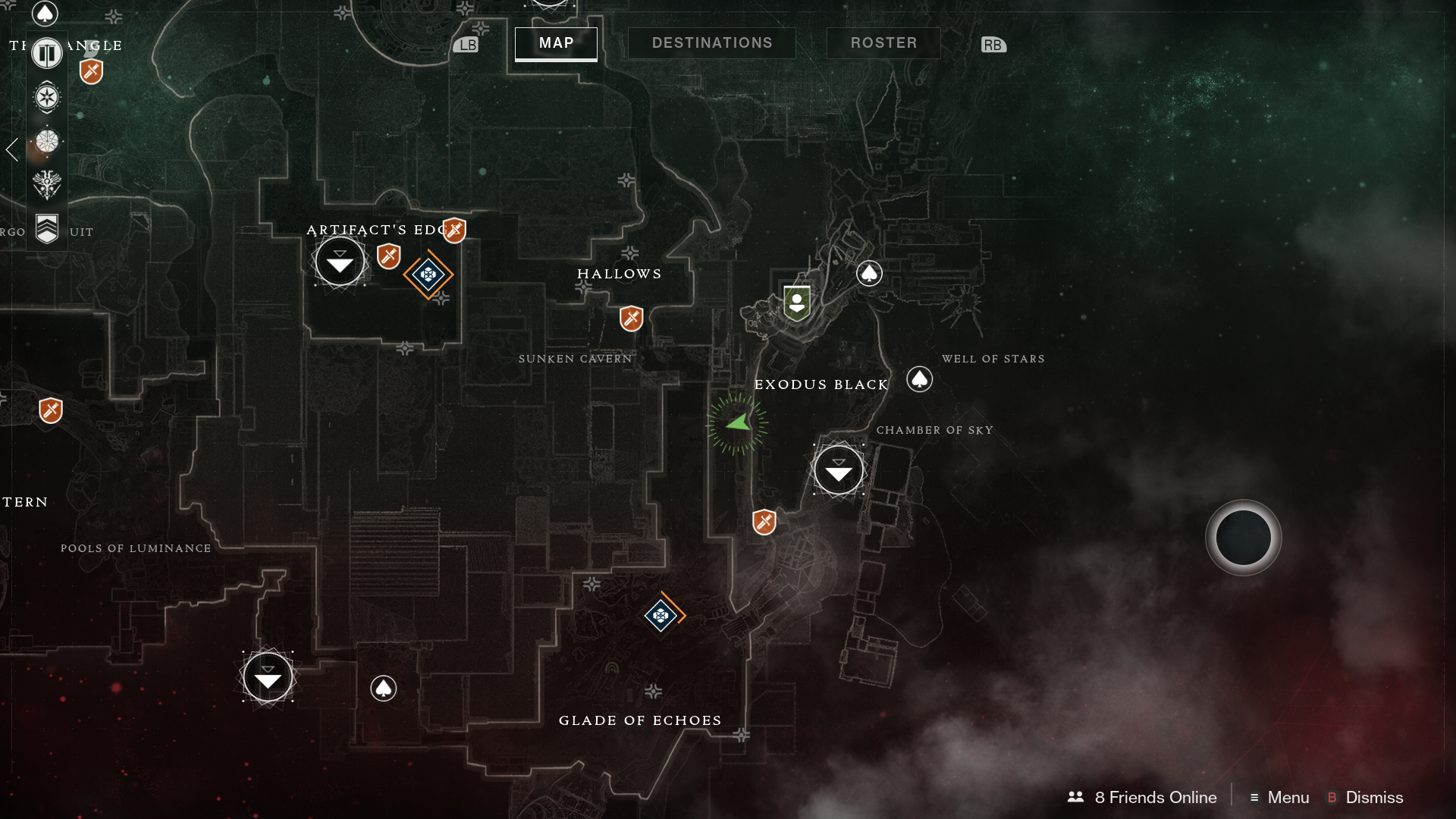Screen dimensions: 1456x819
Task: Select the public event shield near Pools of Luminance
Action: (49, 410)
